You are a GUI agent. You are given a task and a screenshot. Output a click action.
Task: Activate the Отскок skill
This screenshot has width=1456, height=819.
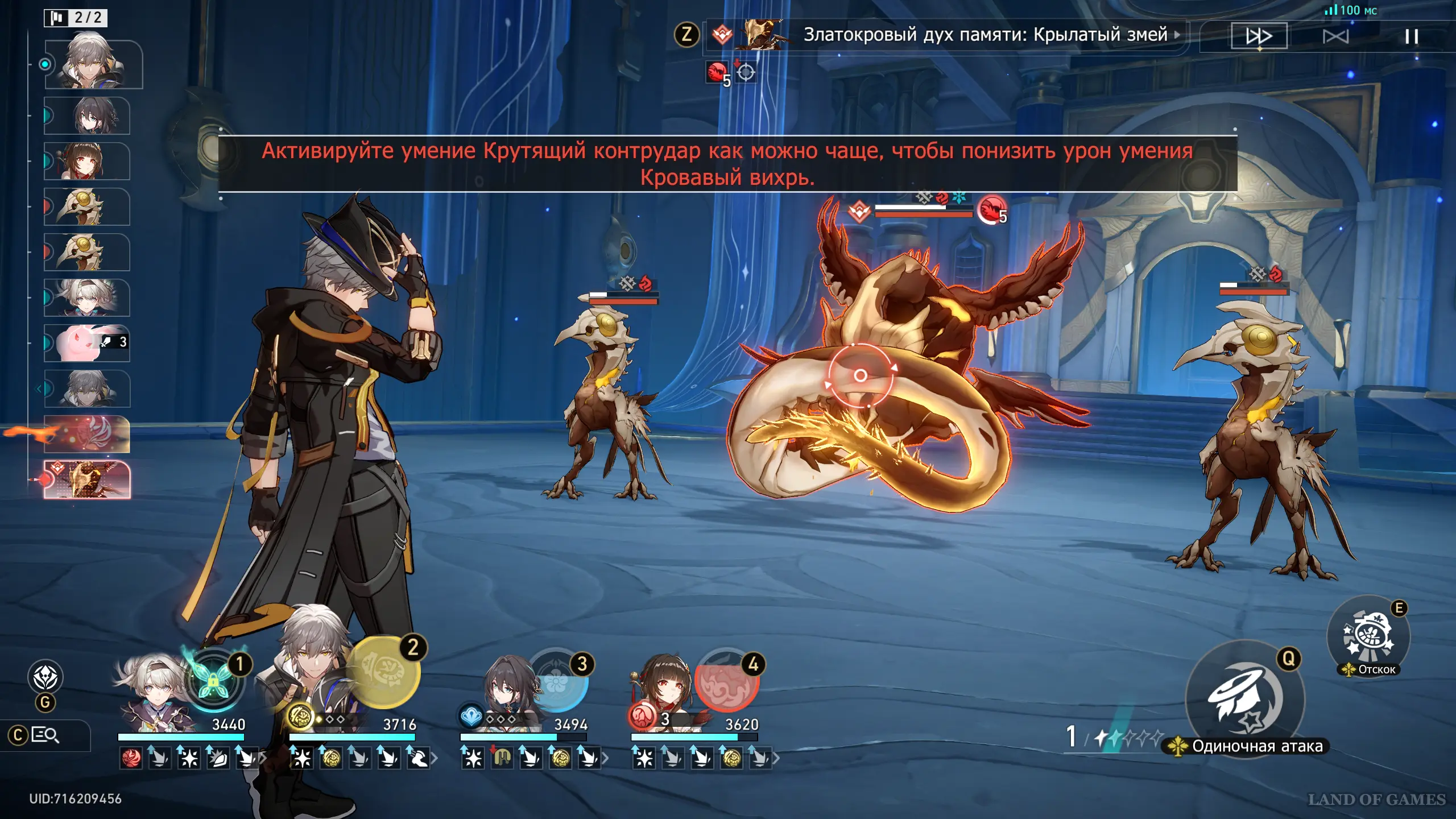click(x=1368, y=636)
